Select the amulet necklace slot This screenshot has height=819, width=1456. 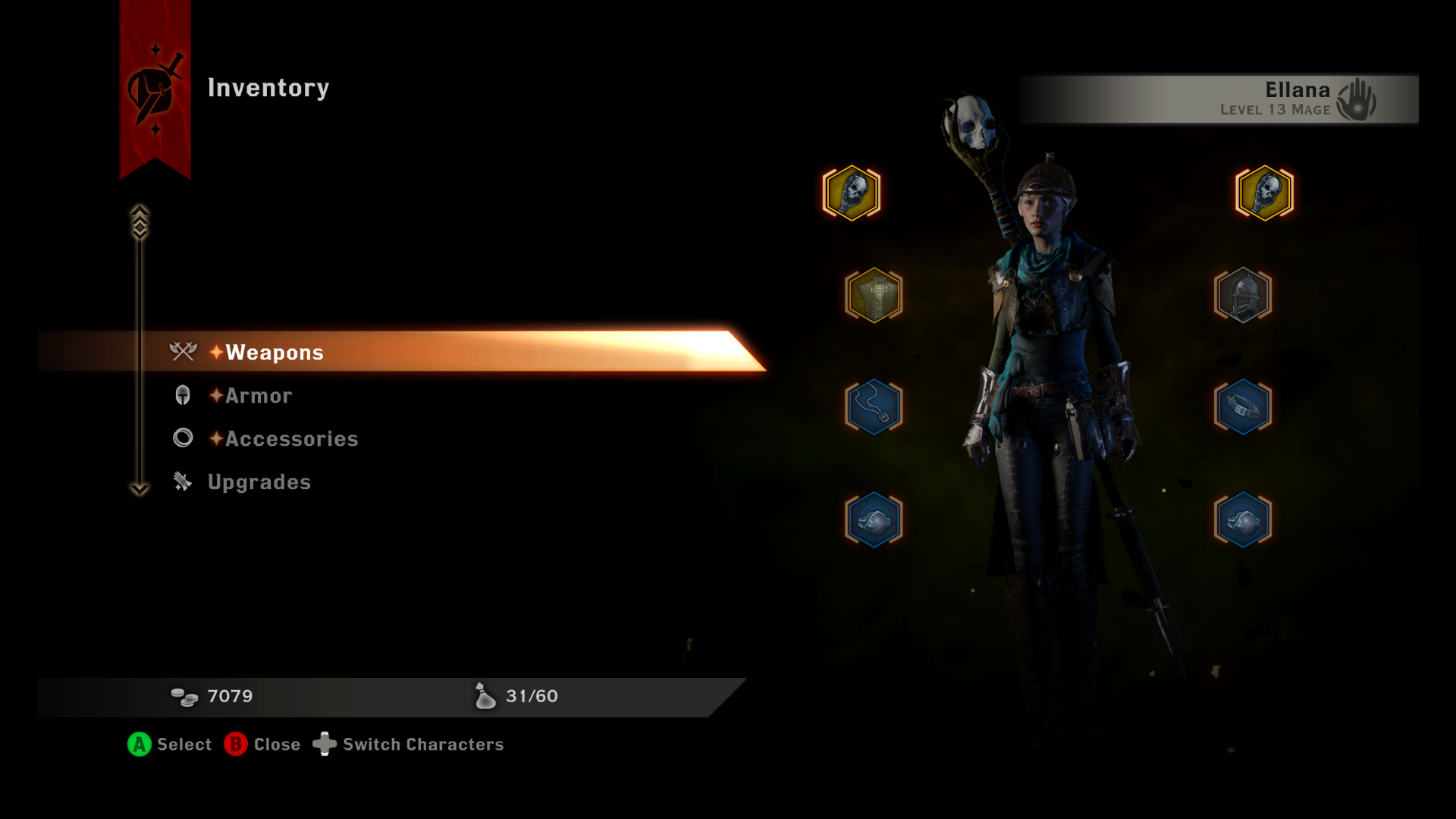click(873, 406)
